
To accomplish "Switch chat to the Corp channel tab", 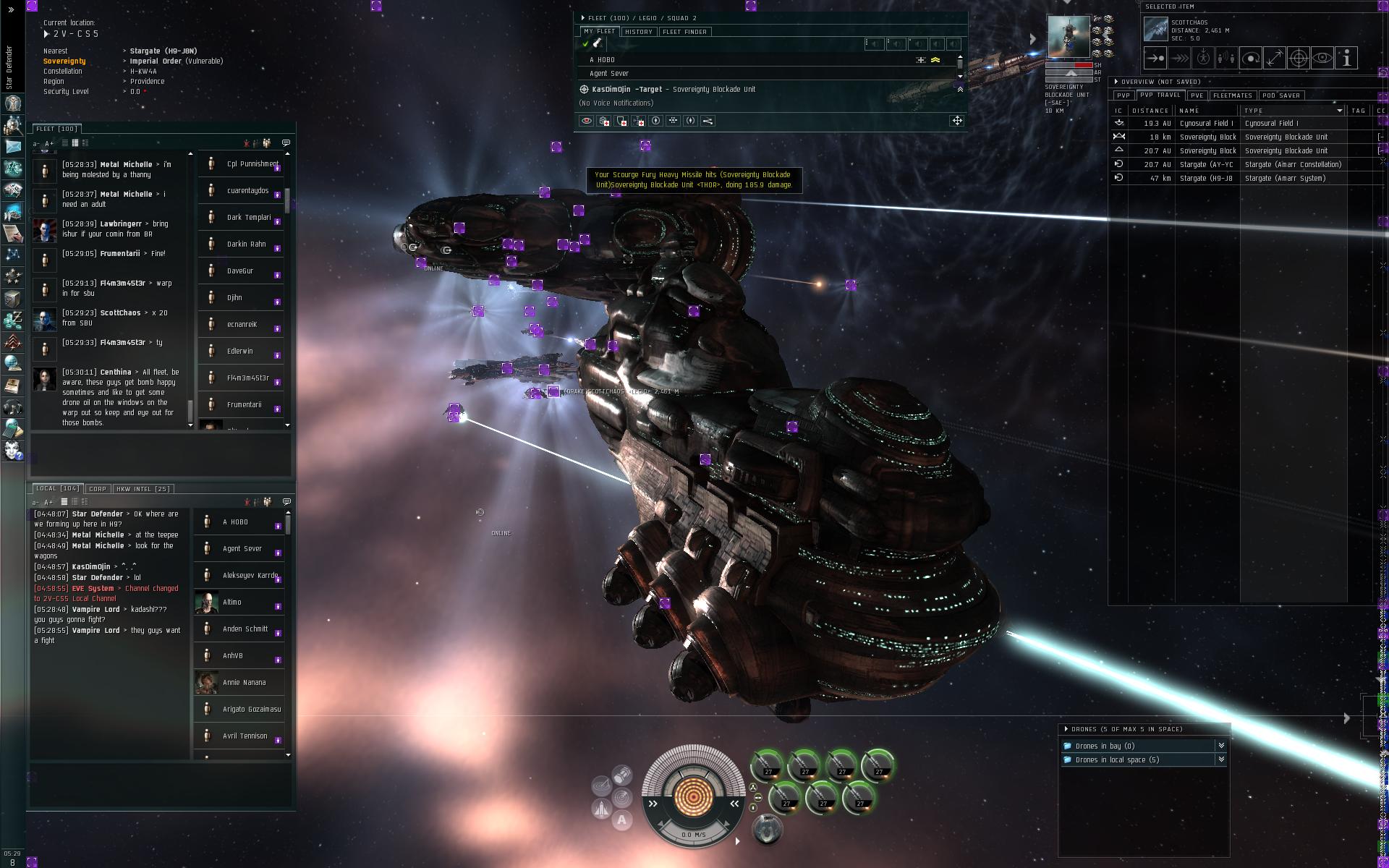I will click(98, 489).
